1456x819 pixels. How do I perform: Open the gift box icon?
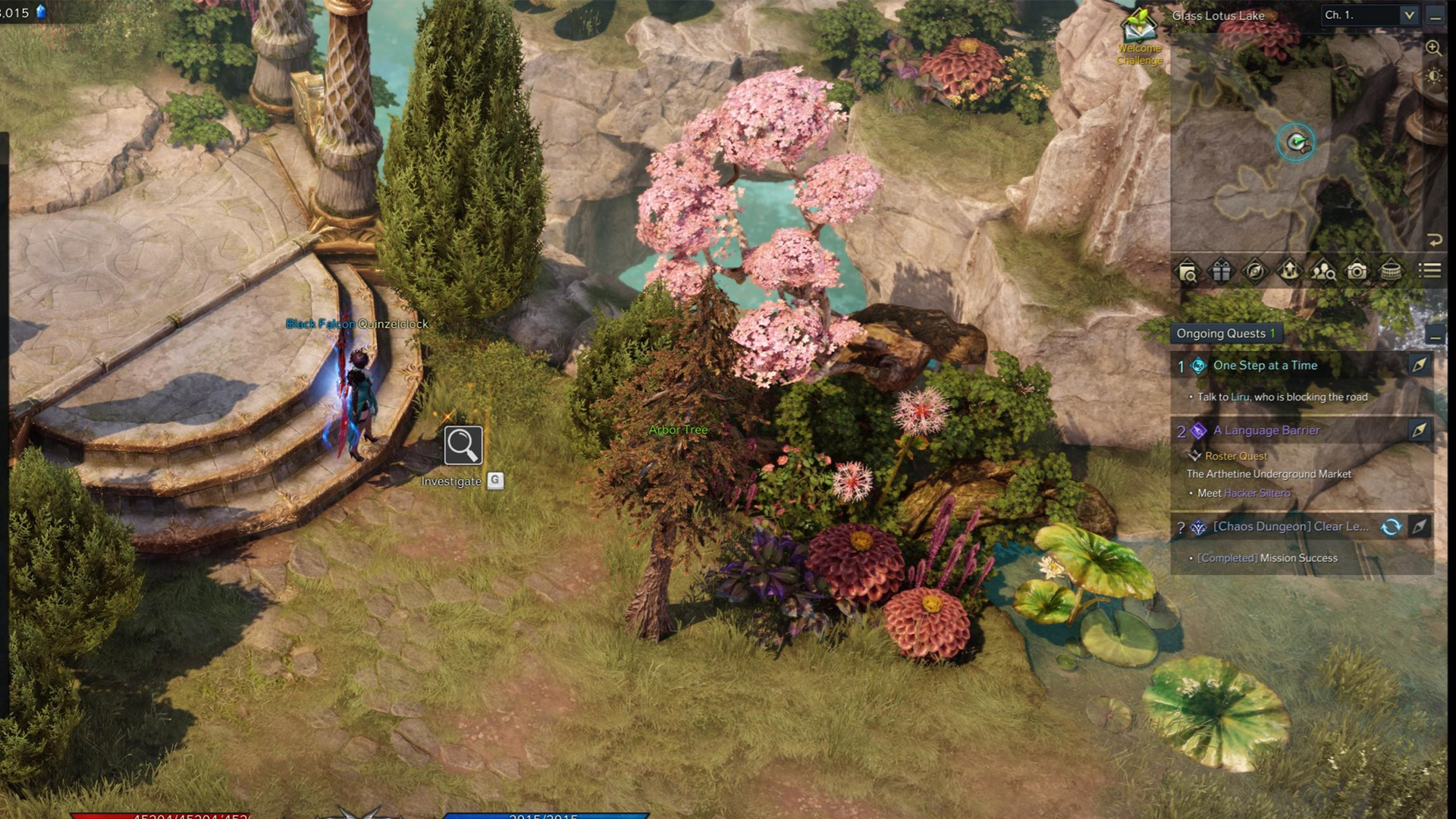(x=1221, y=271)
